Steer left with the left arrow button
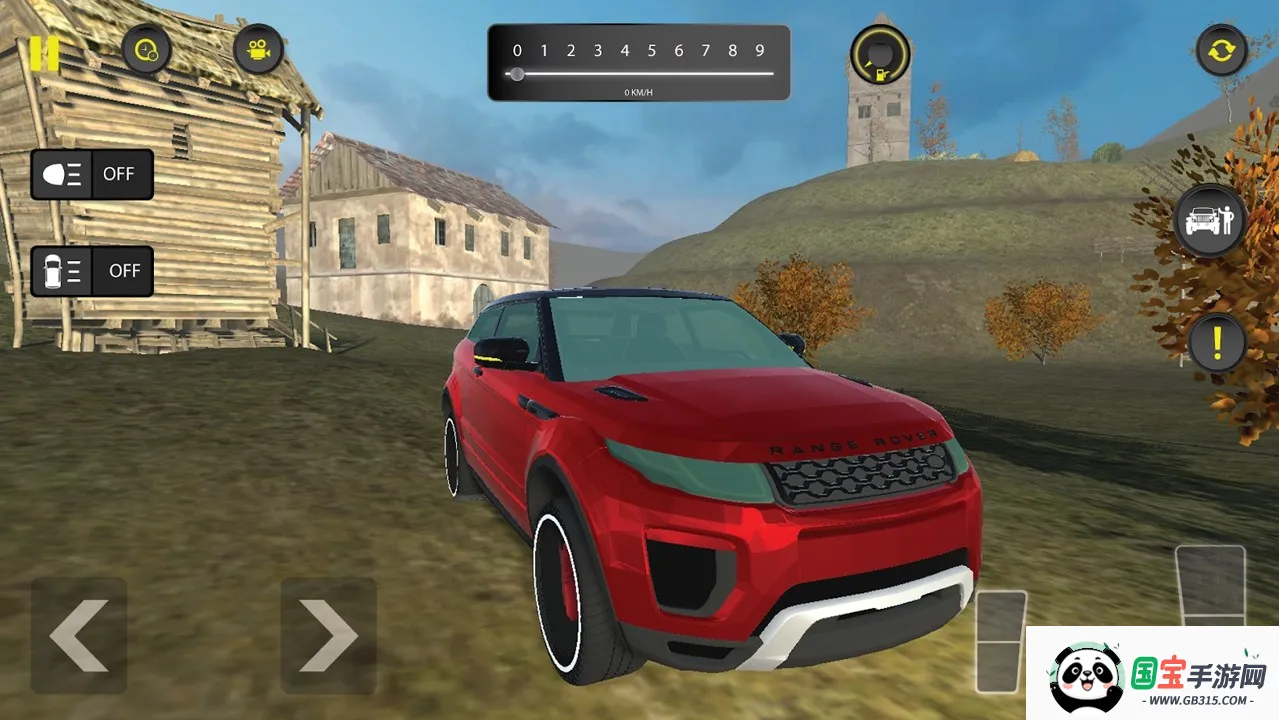This screenshot has height=720, width=1279. [x=78, y=636]
